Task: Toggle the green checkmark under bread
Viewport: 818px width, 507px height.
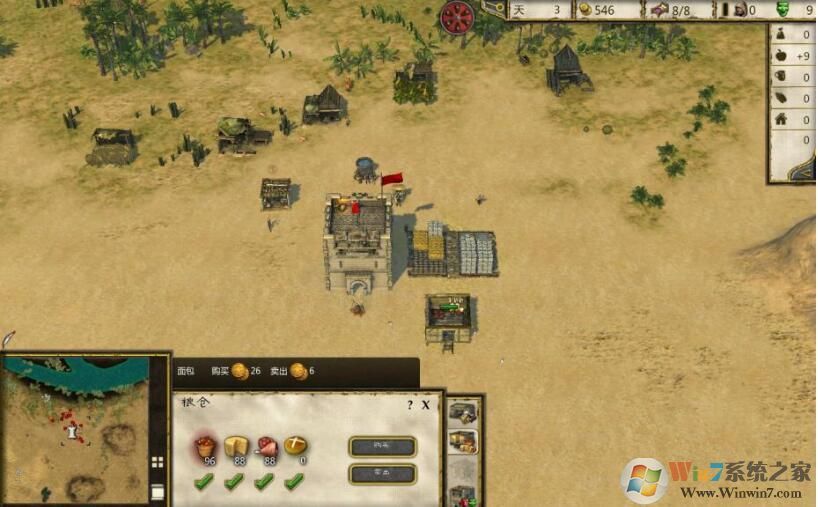Action: click(293, 483)
